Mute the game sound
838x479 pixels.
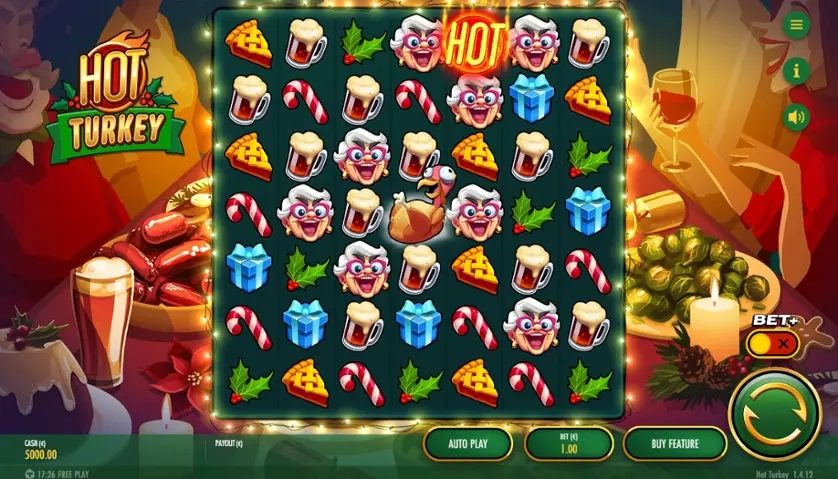click(796, 116)
